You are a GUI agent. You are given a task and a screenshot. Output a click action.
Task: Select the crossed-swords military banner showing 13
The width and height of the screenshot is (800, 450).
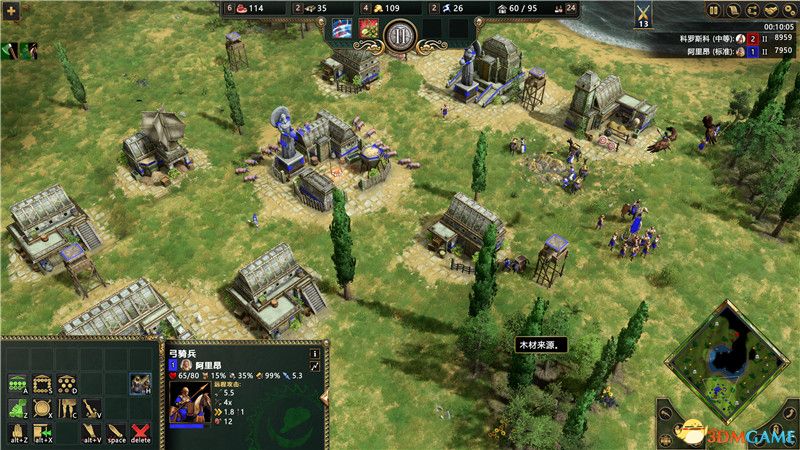pyautogui.click(x=643, y=15)
